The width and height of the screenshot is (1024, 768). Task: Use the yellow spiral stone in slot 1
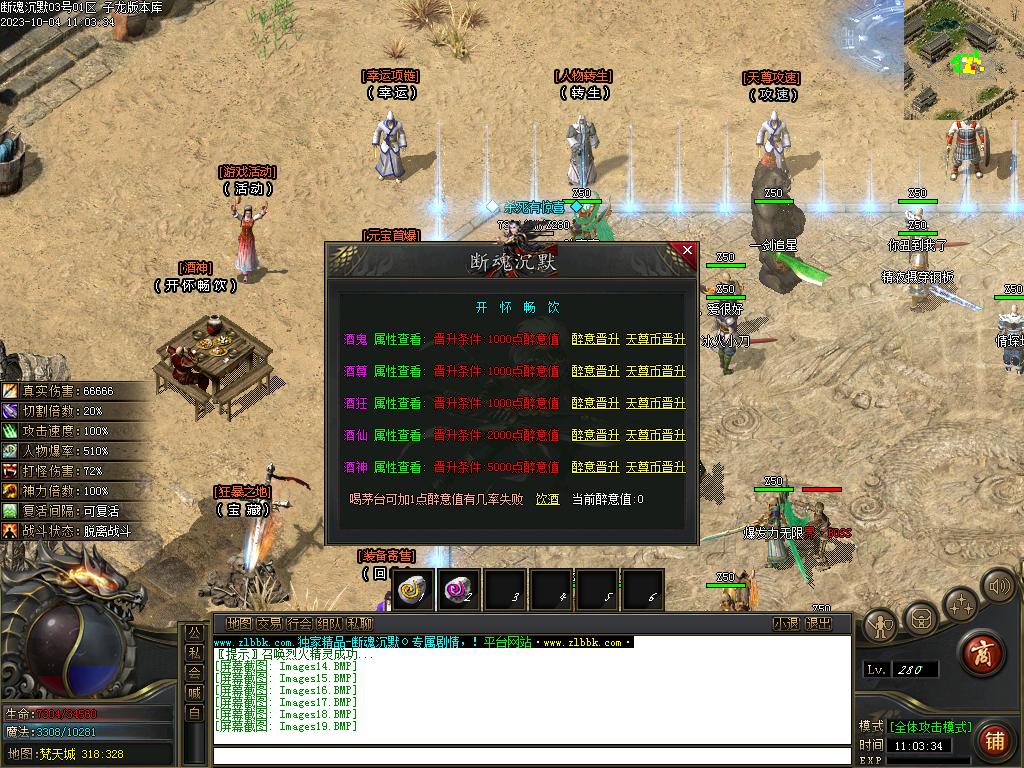[x=411, y=591]
